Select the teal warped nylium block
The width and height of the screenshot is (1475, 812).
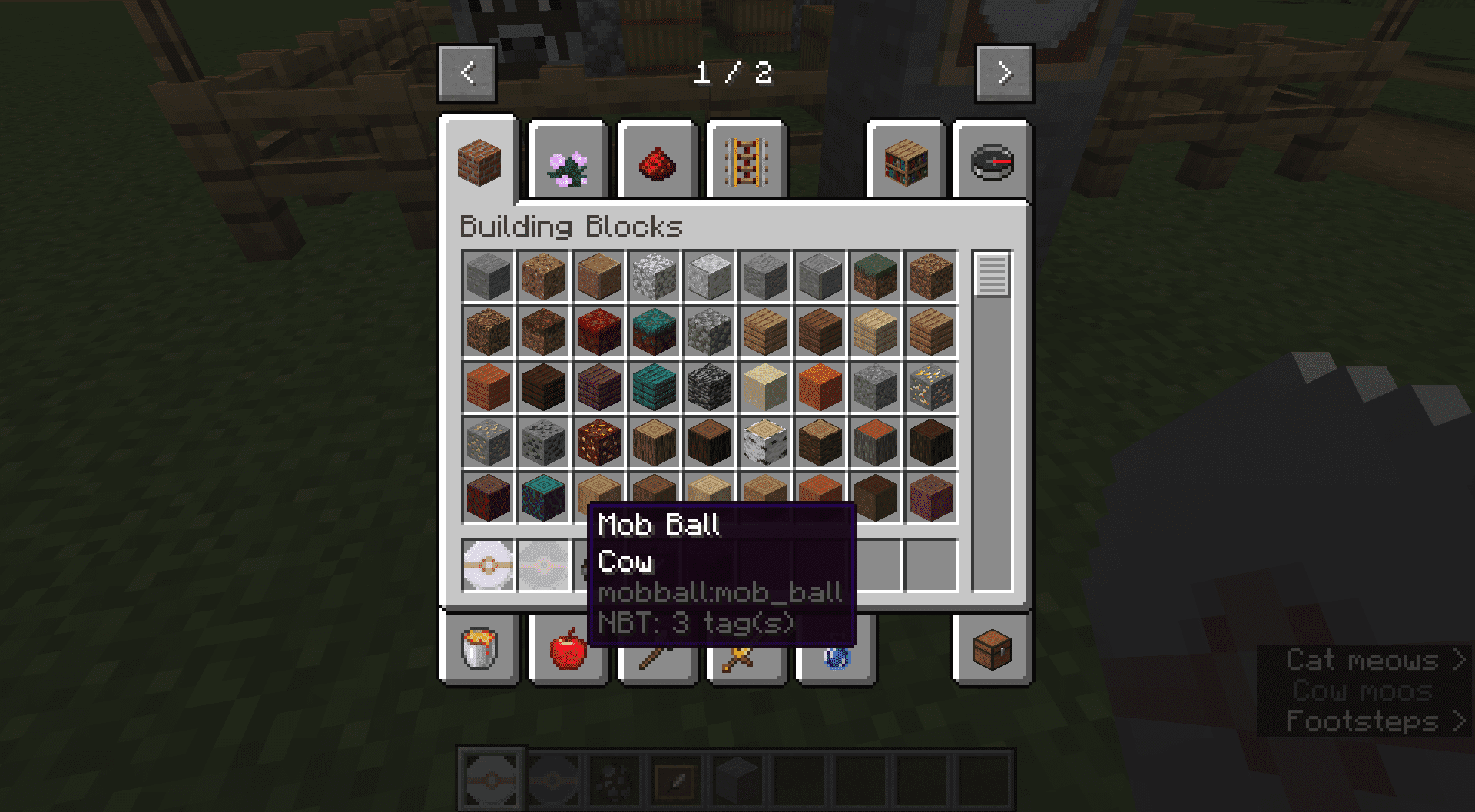coord(655,331)
